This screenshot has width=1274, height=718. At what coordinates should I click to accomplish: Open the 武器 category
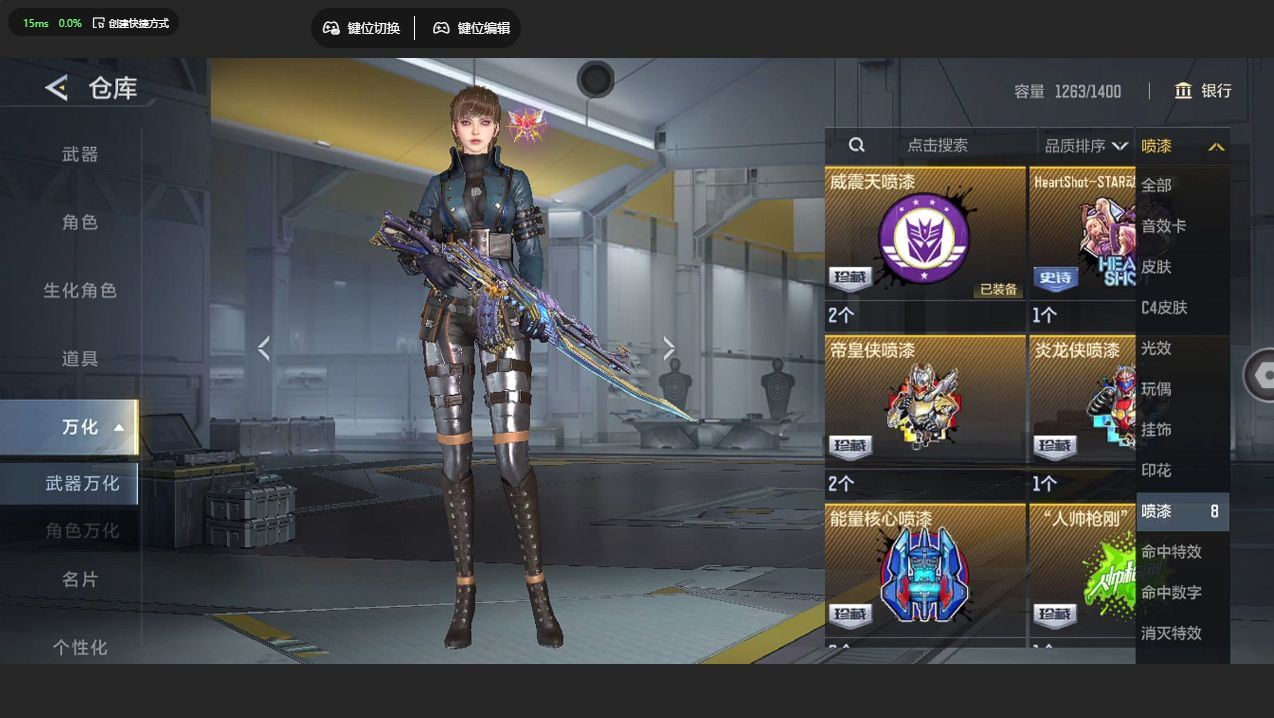(x=80, y=154)
